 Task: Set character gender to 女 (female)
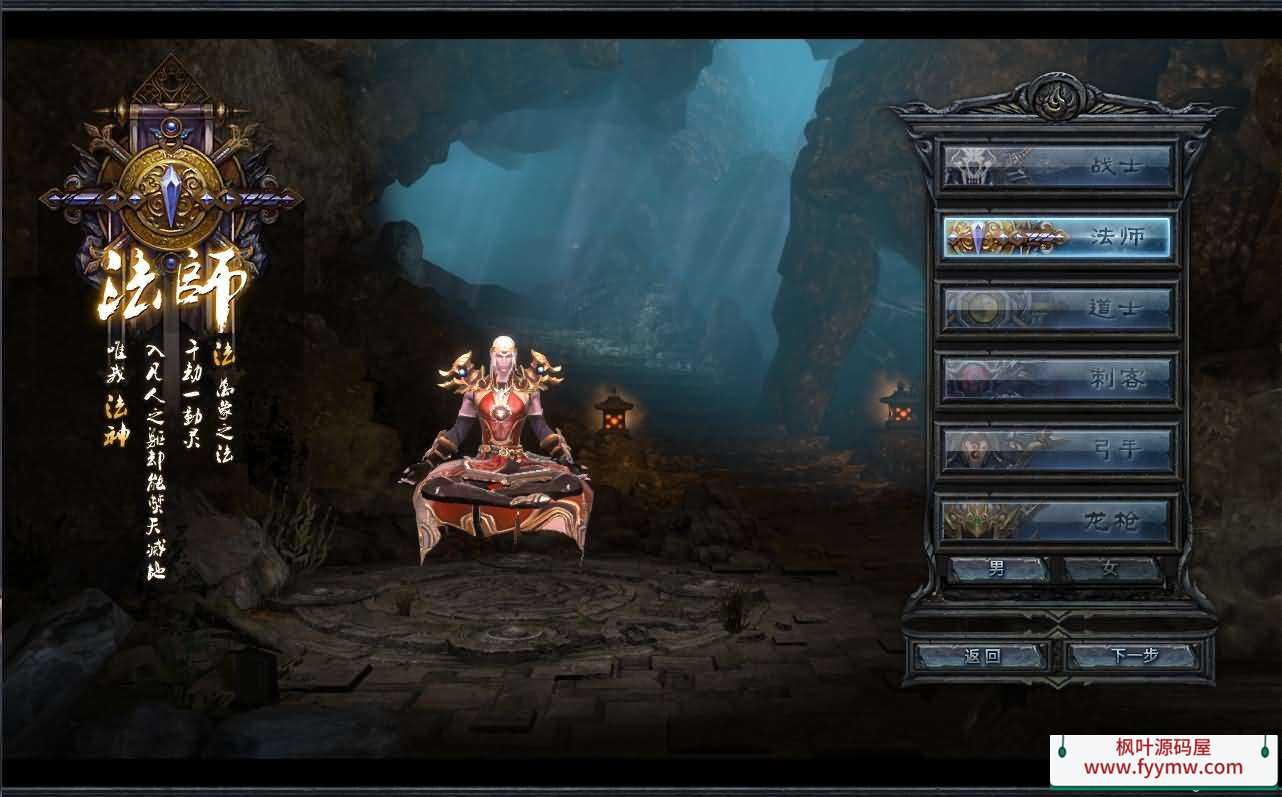click(1111, 570)
